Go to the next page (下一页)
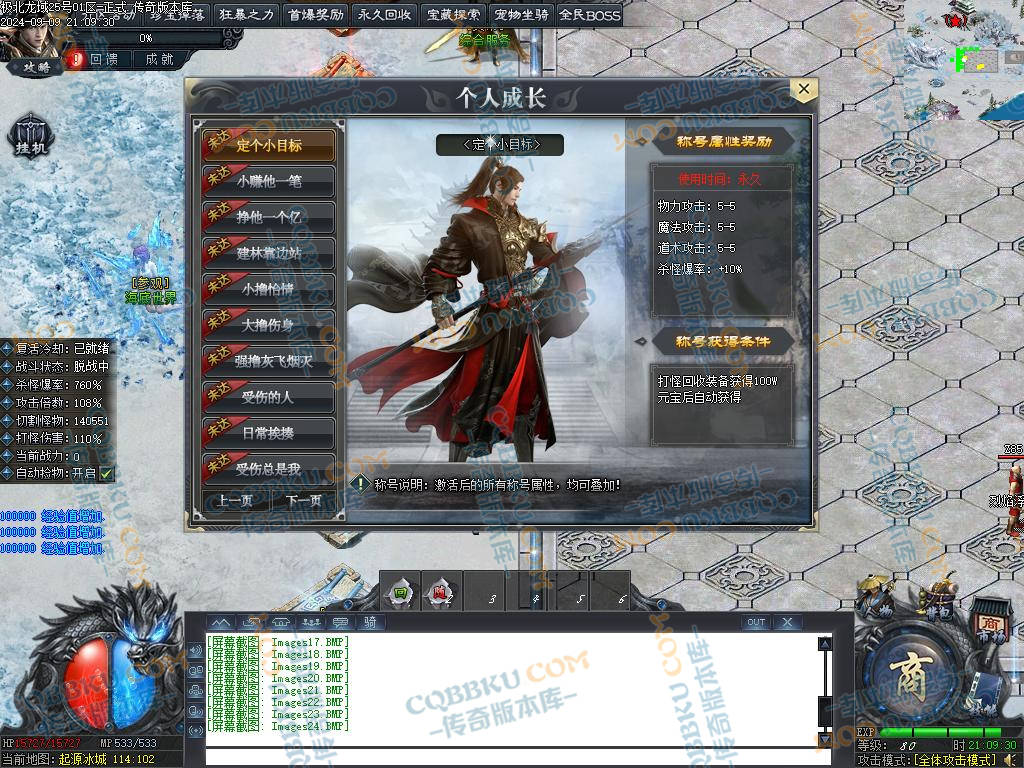1024x768 pixels. [x=304, y=501]
